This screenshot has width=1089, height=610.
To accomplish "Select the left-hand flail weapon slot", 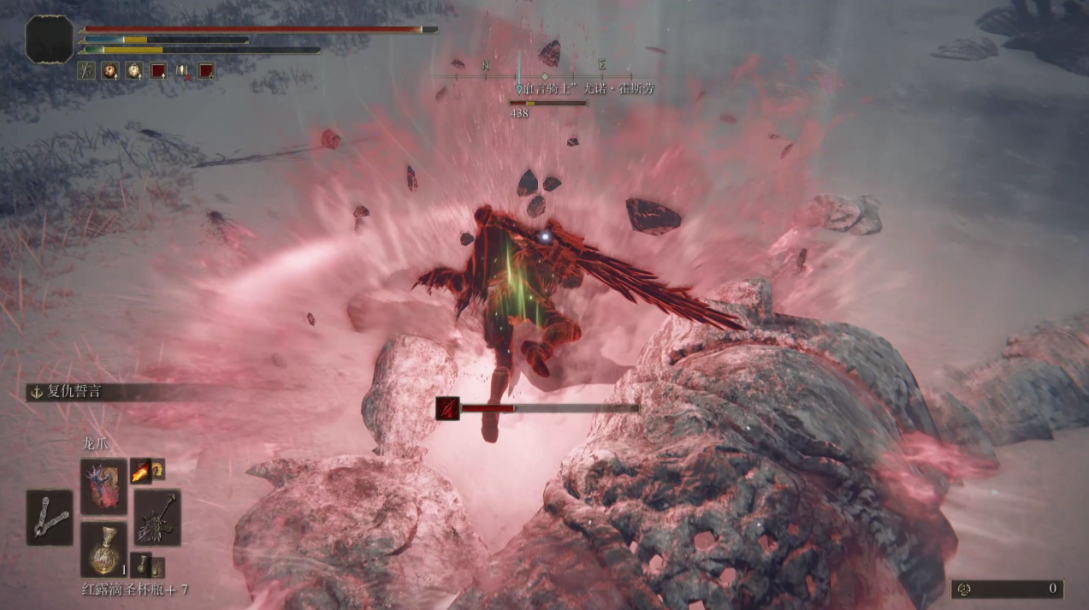I will point(50,518).
